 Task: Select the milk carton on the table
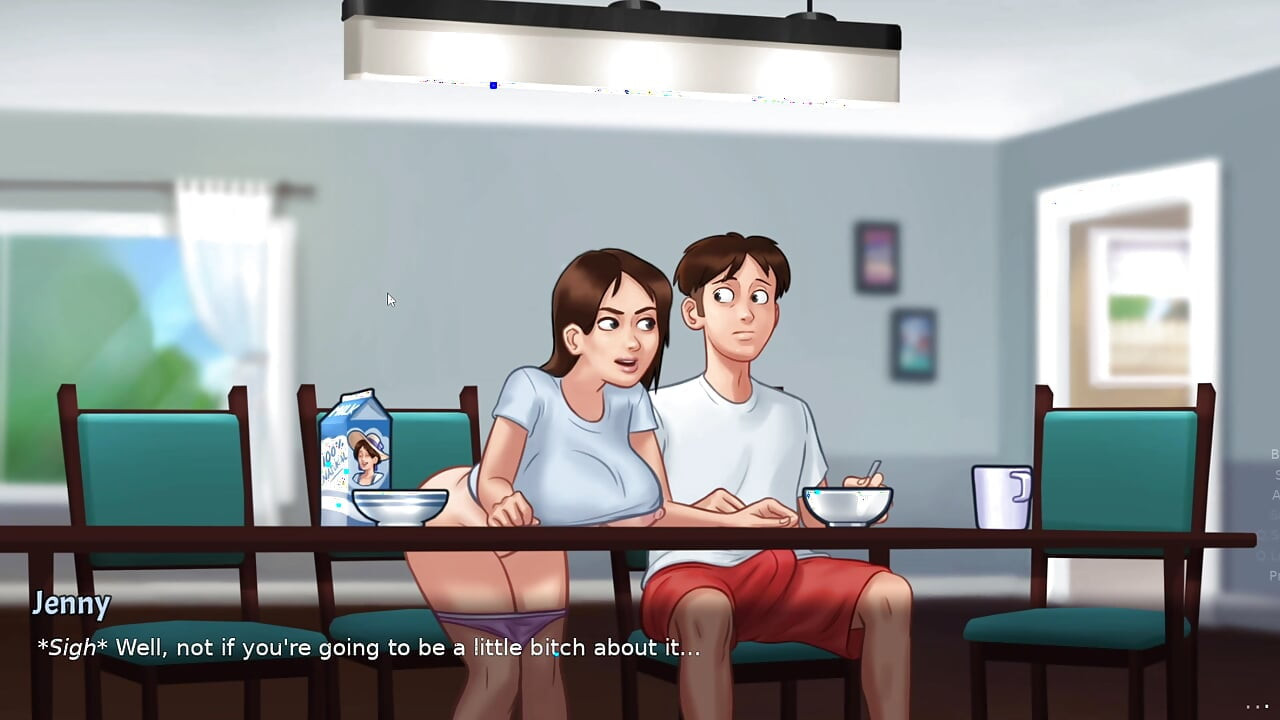tap(353, 450)
